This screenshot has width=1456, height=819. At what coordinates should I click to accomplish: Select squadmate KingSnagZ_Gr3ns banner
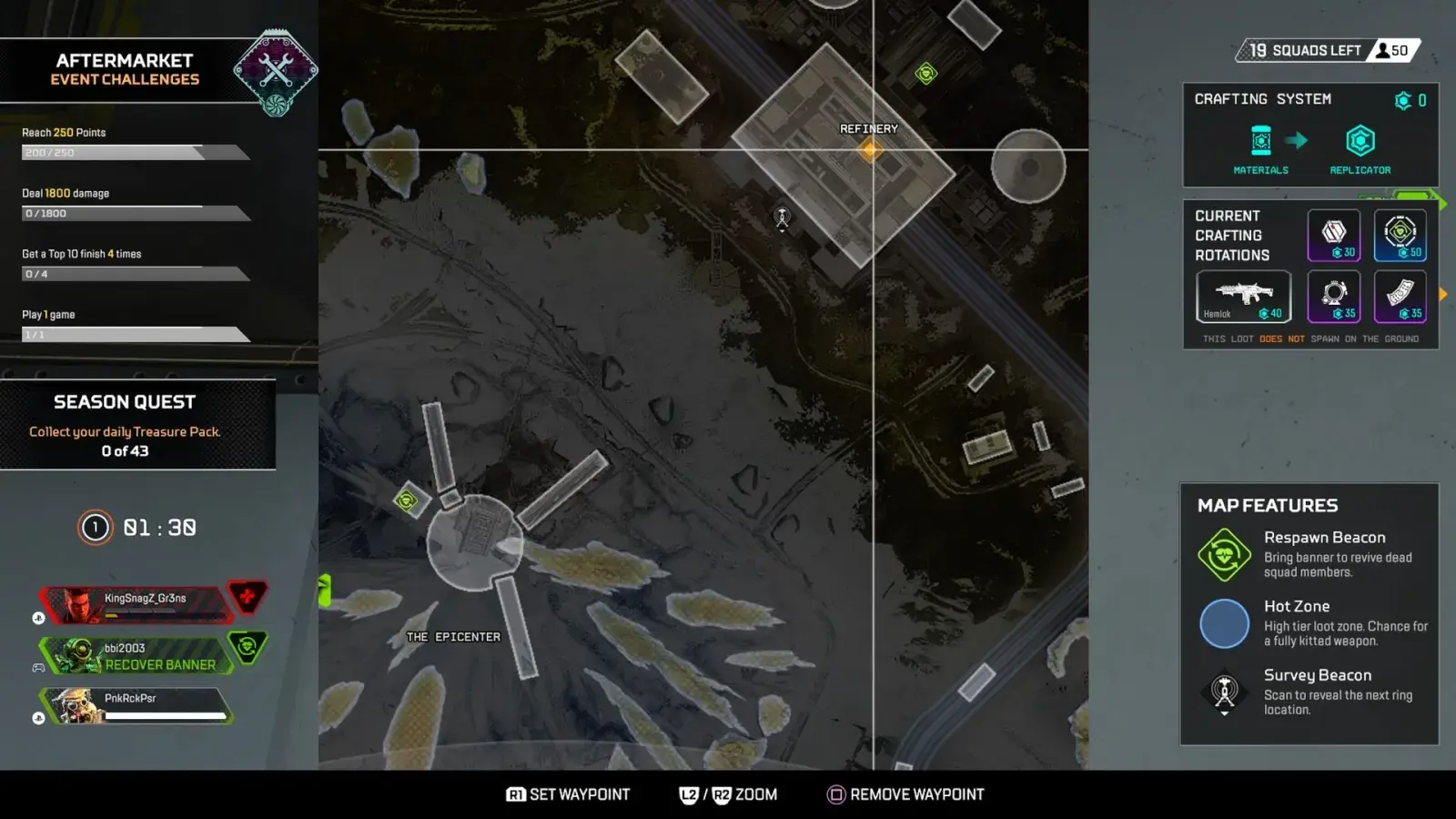coord(136,604)
